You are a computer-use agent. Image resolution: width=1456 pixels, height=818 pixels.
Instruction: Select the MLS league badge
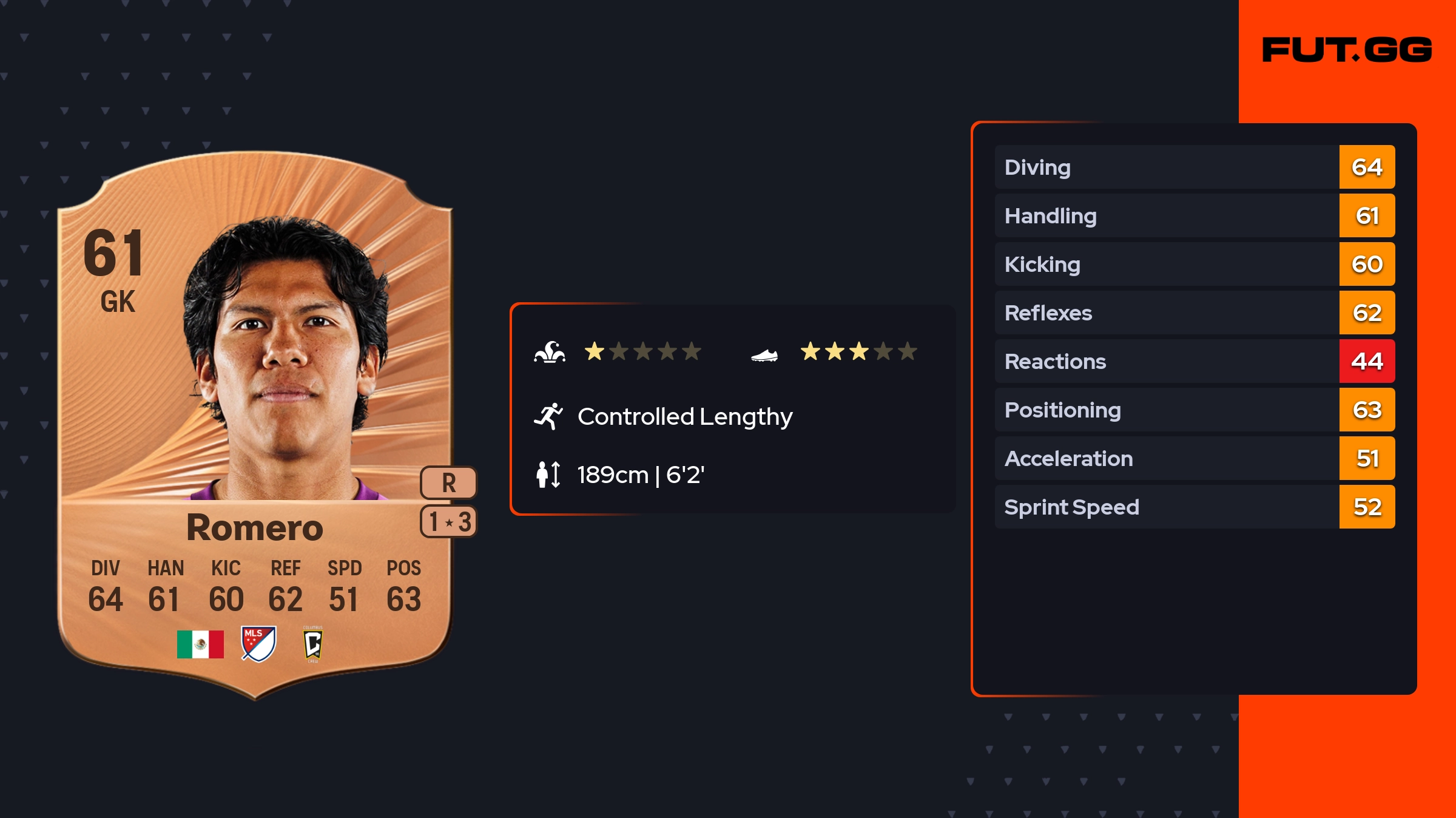tap(258, 644)
